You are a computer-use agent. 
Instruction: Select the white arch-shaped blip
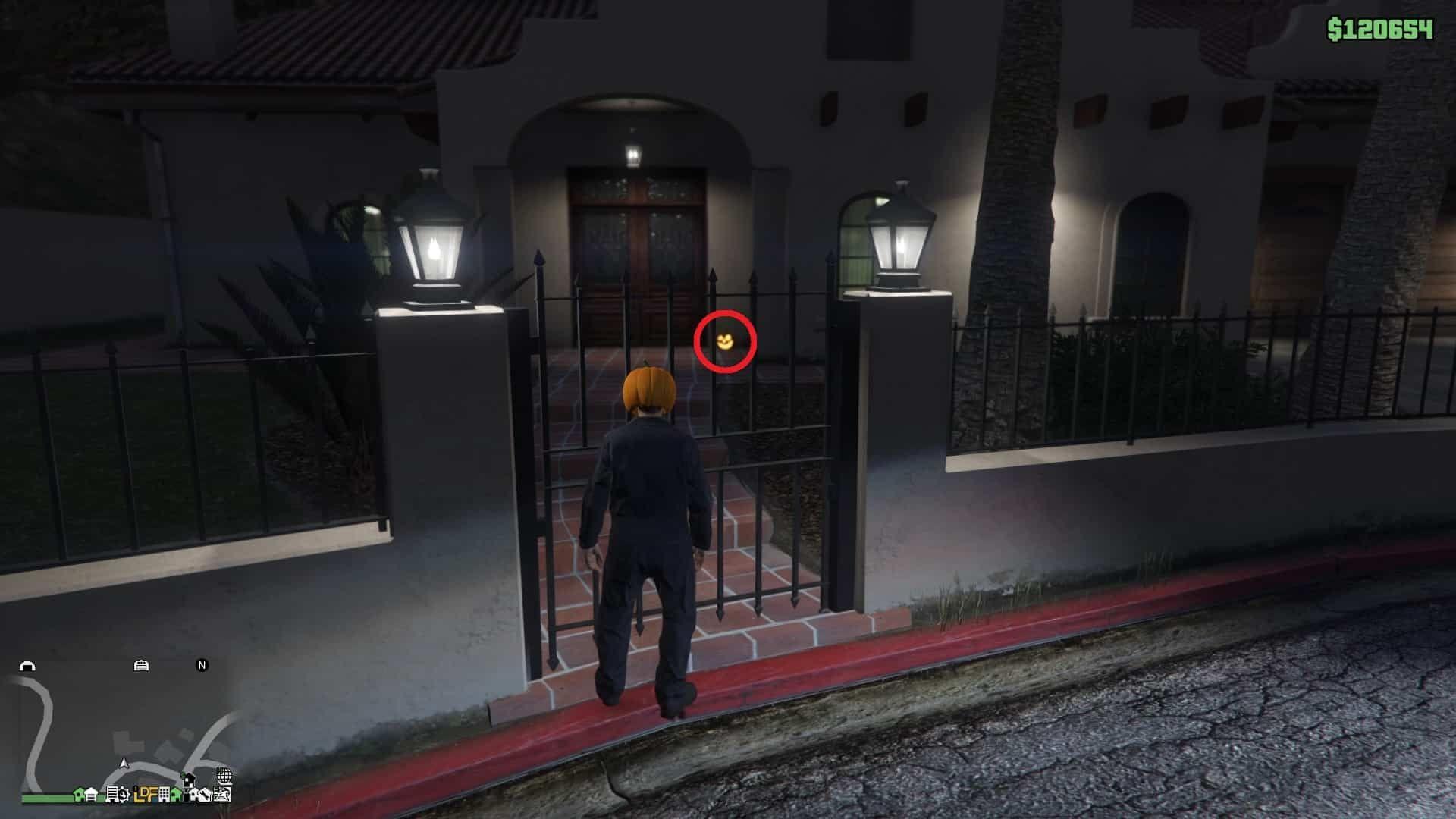click(27, 667)
